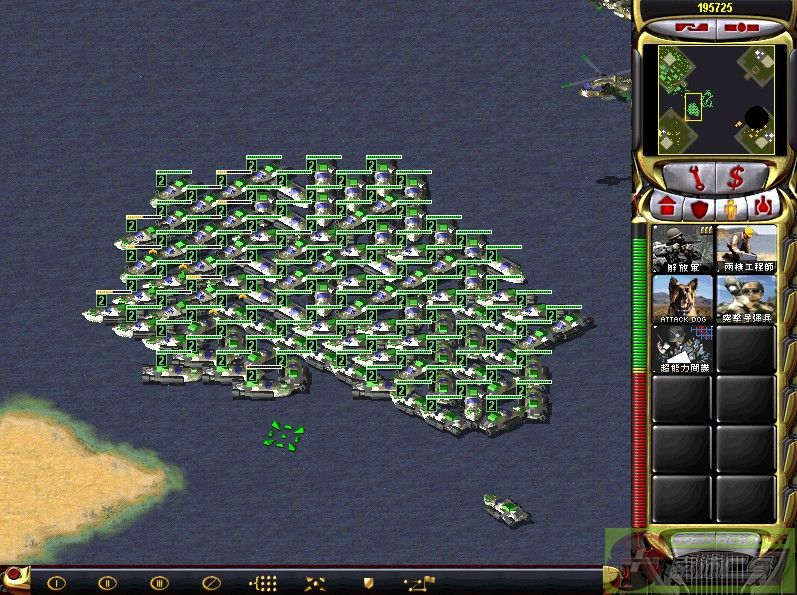Switch to the shield defenses tab
The width and height of the screenshot is (797, 595).
click(x=698, y=209)
